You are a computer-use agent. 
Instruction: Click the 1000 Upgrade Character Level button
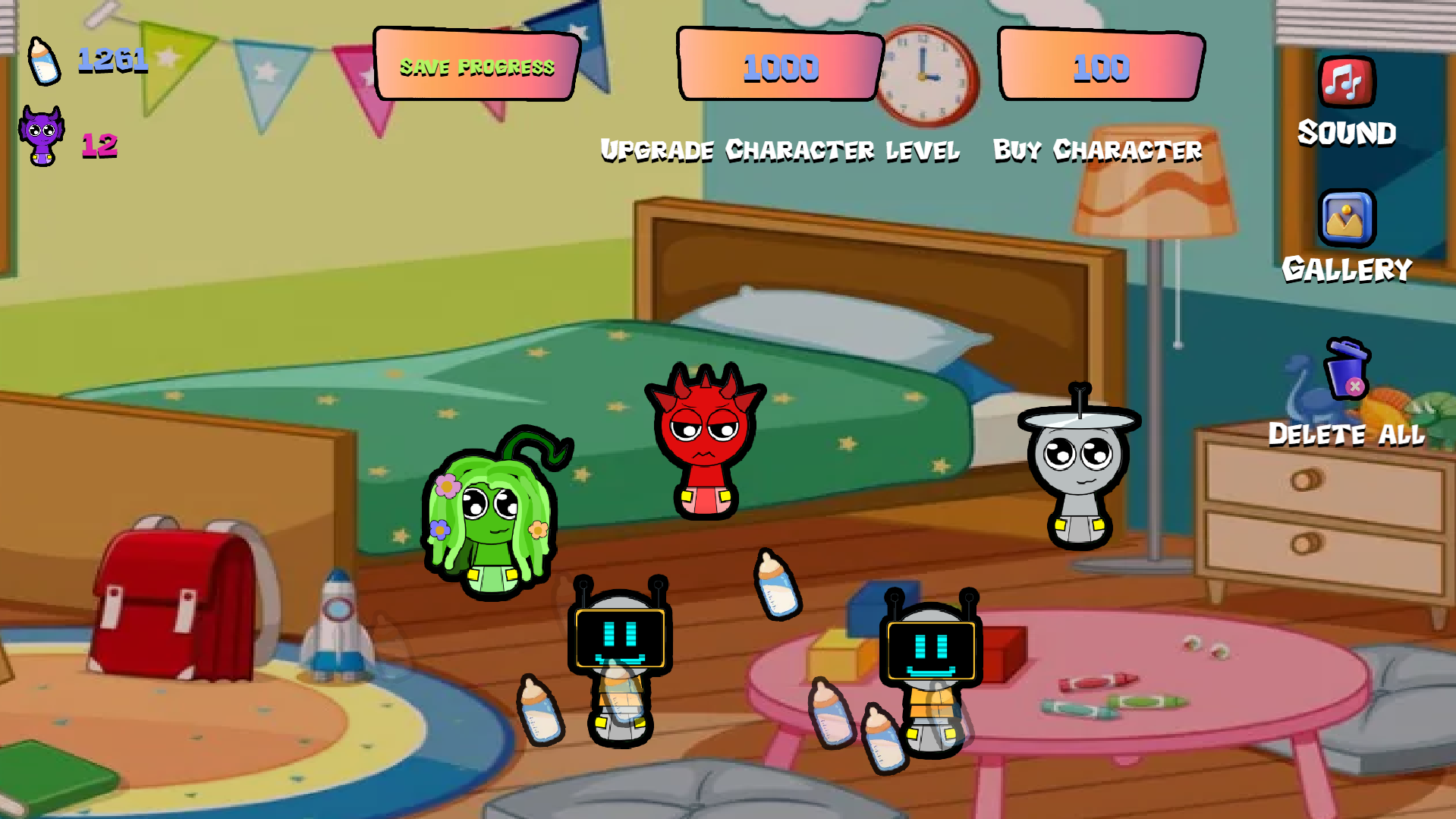[780, 68]
